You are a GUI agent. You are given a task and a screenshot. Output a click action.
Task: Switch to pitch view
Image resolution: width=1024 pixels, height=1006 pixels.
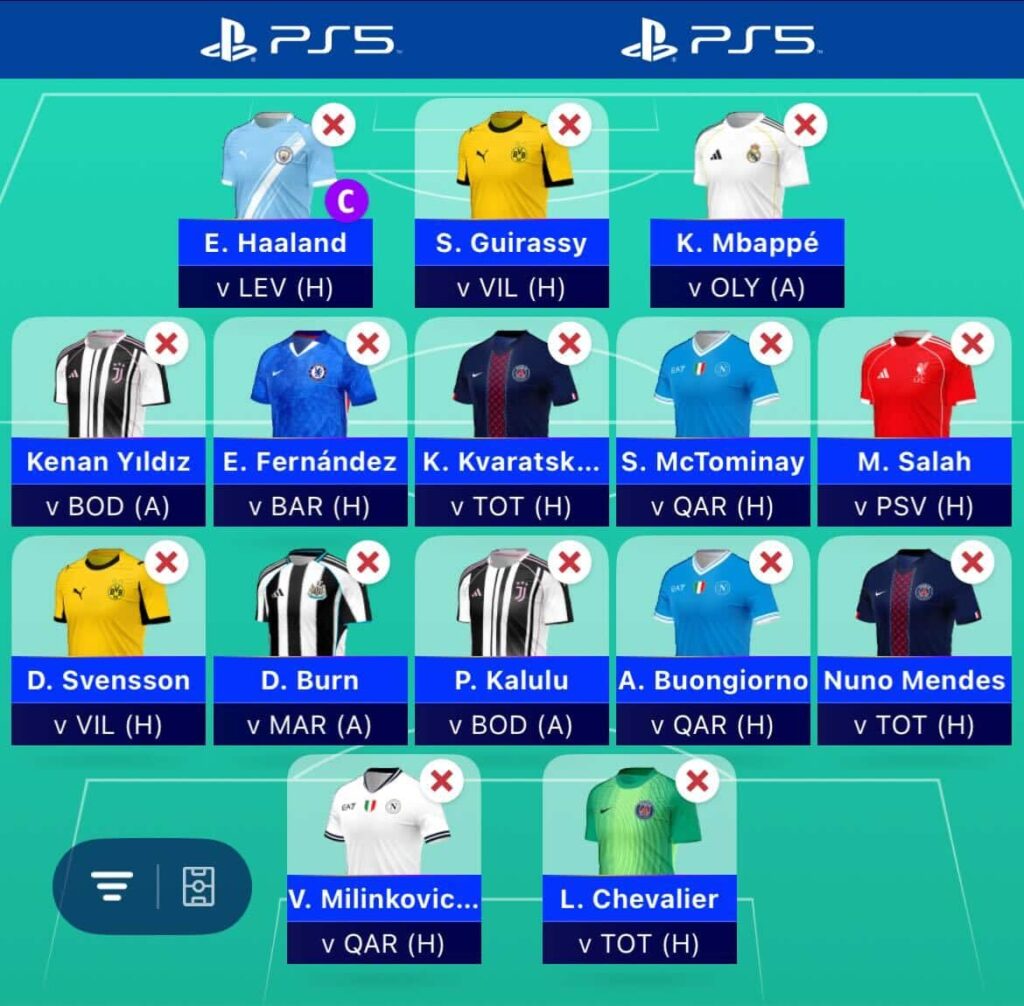tap(198, 886)
